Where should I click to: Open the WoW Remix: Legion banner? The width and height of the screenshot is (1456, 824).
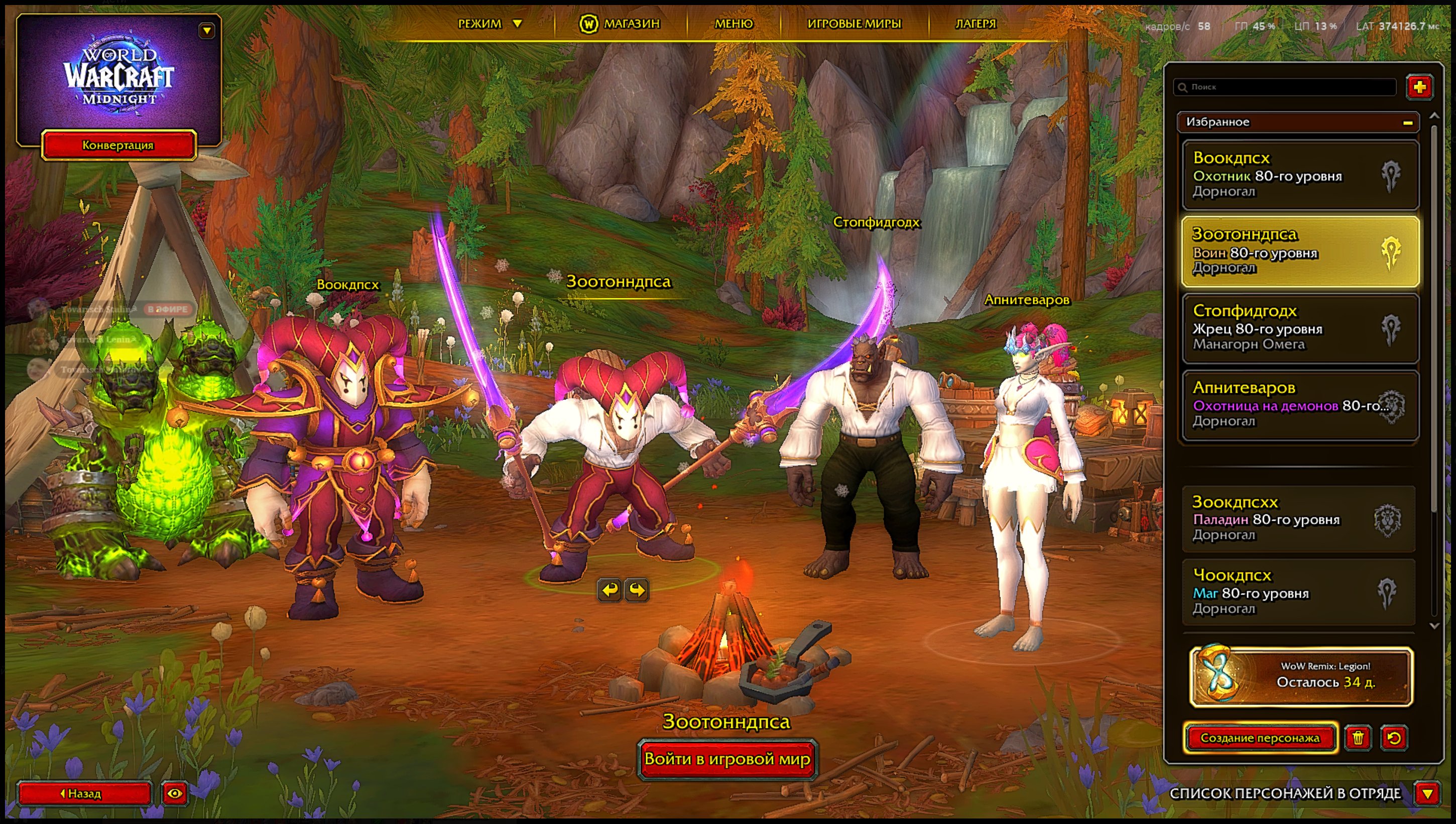click(1301, 676)
